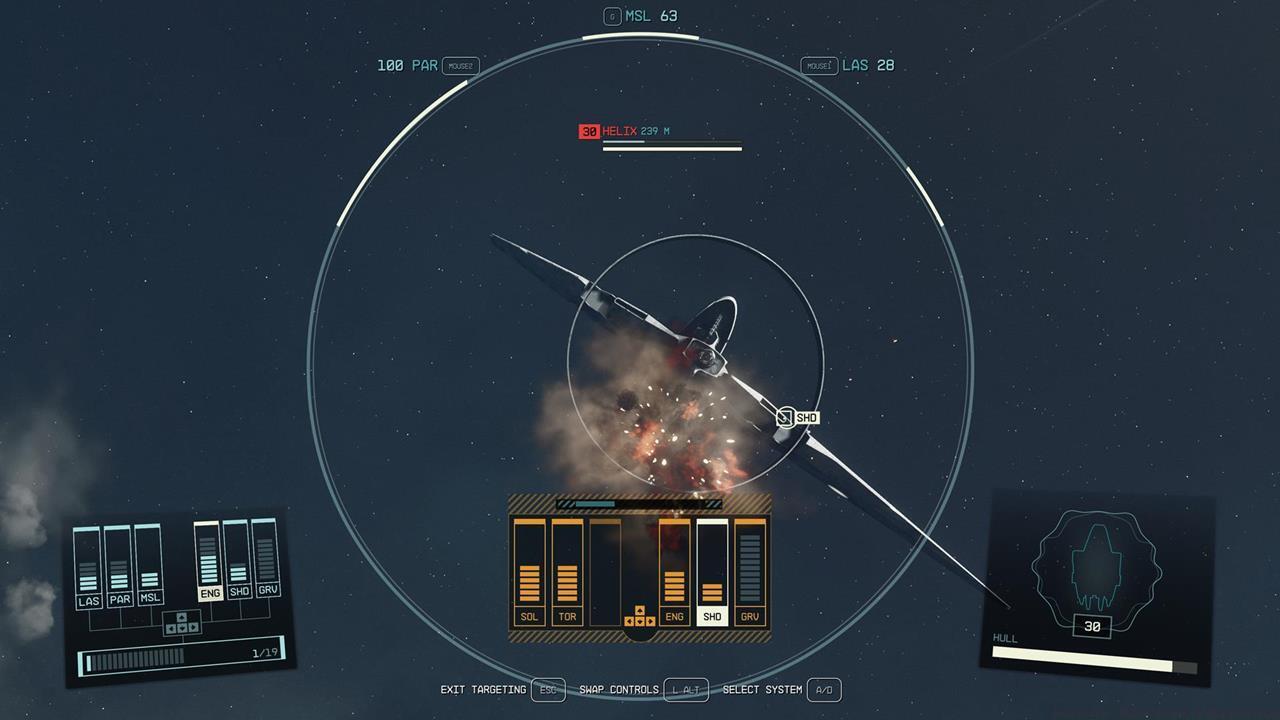Click the right arrow in the target system selector
Viewport: 1280px width, 720px height.
[651, 621]
